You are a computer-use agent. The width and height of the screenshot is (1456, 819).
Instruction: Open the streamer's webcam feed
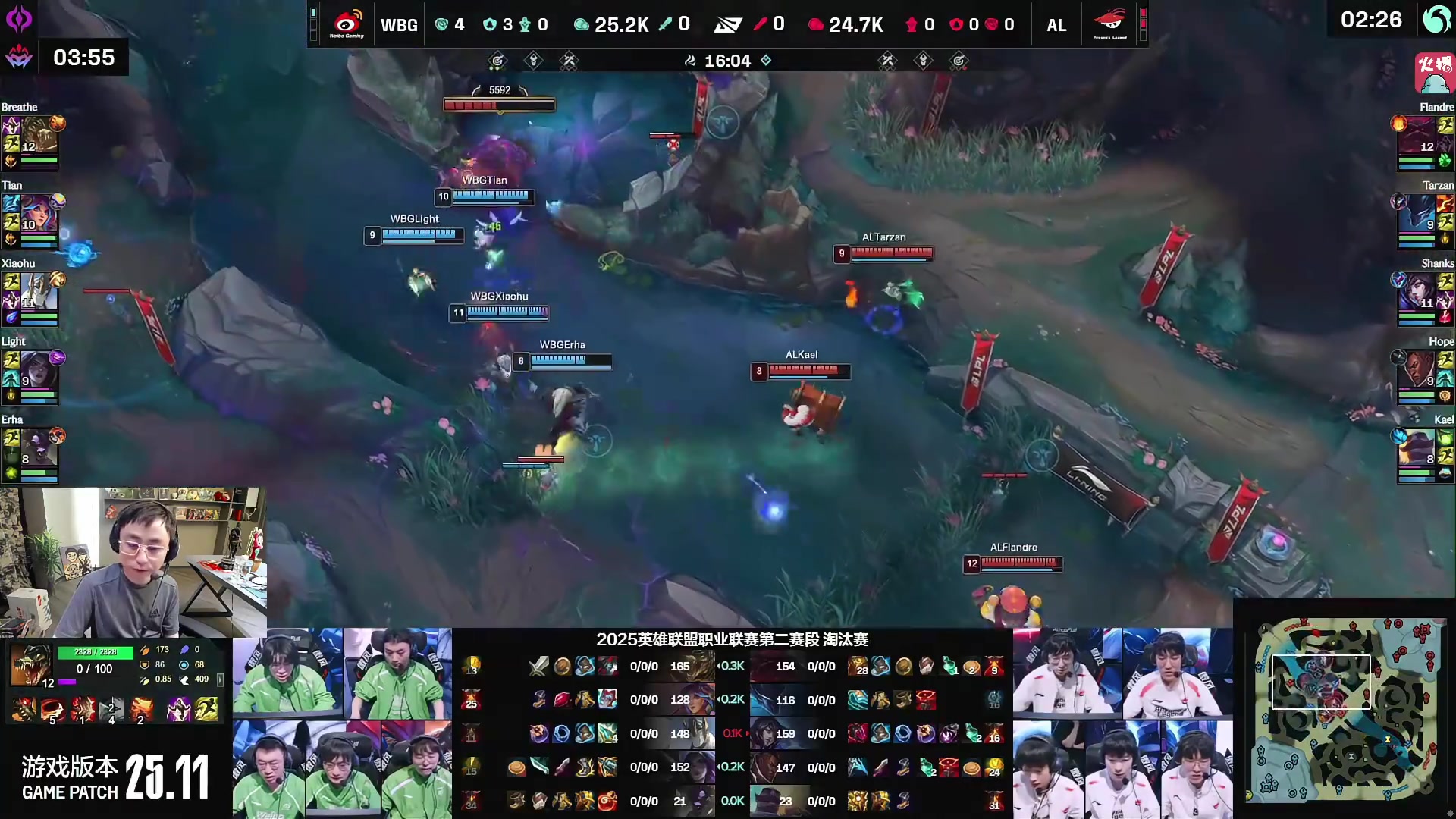(x=133, y=562)
